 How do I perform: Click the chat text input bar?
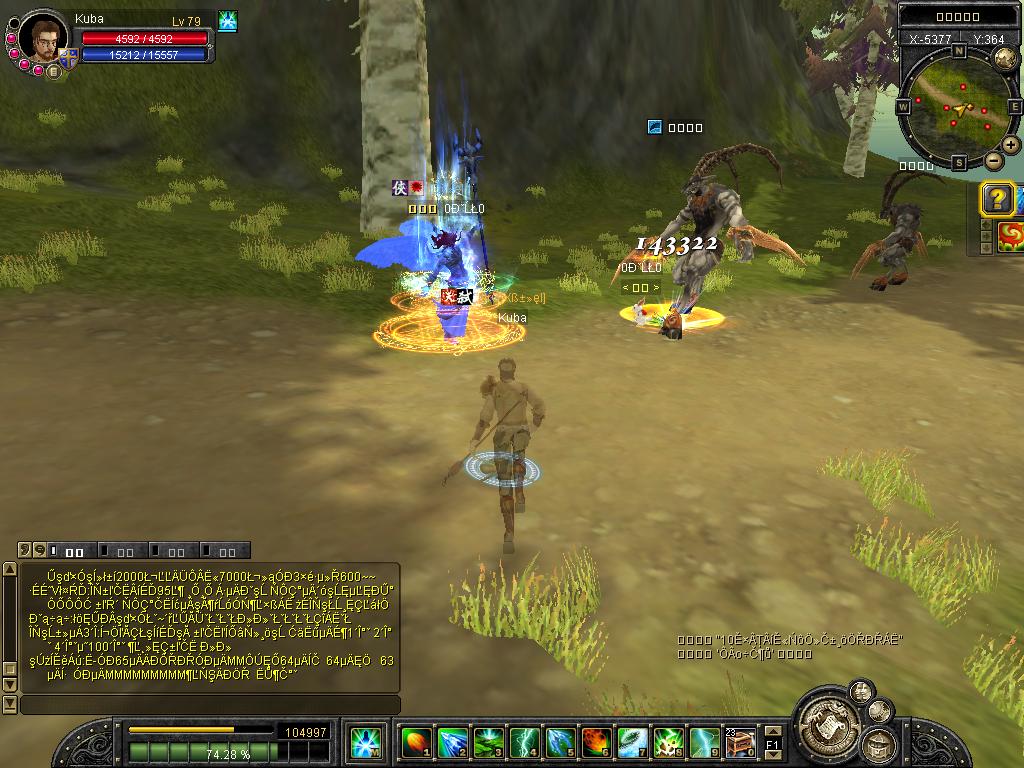210,705
